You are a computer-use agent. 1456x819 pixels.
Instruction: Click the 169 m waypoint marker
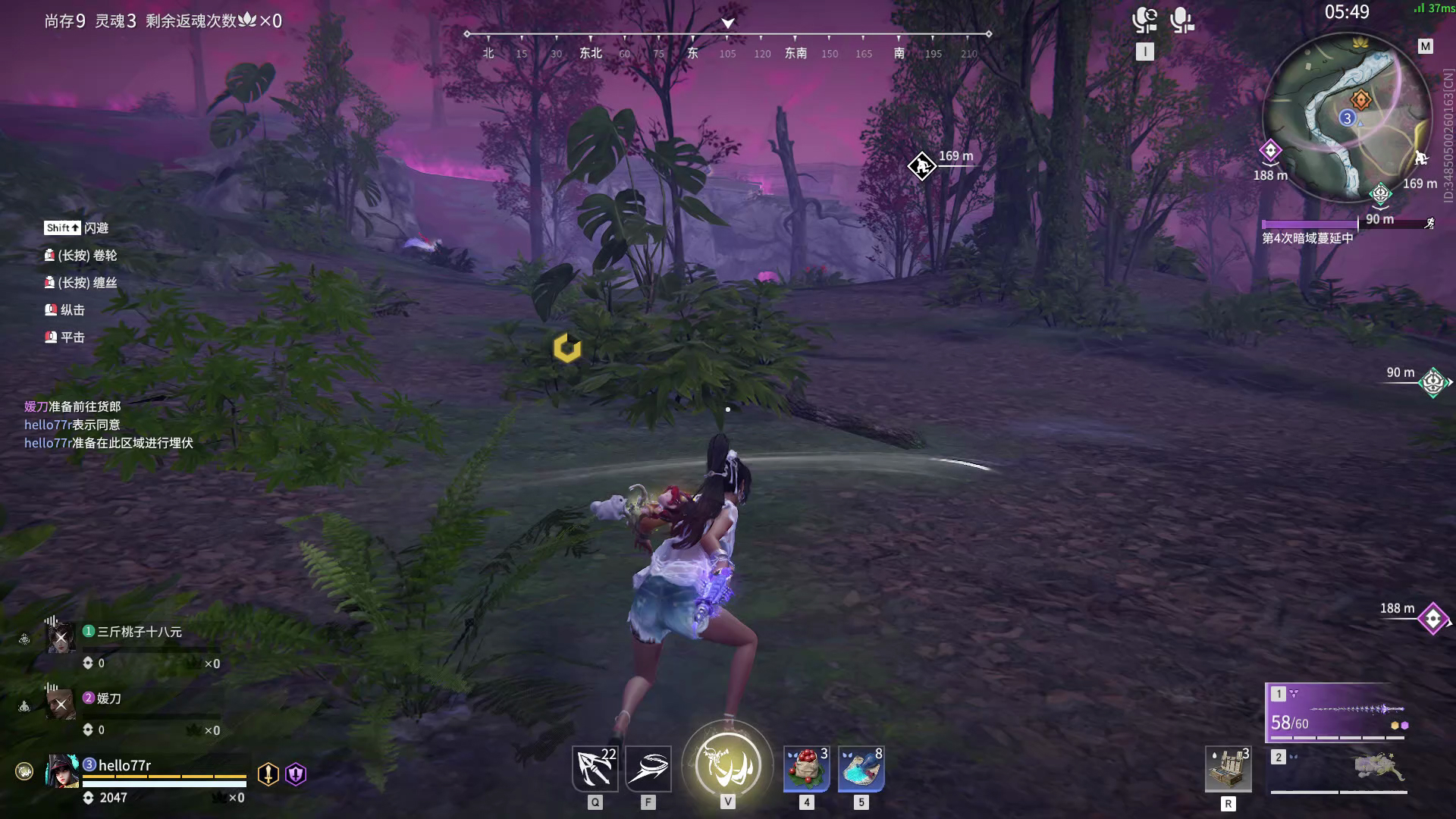921,166
